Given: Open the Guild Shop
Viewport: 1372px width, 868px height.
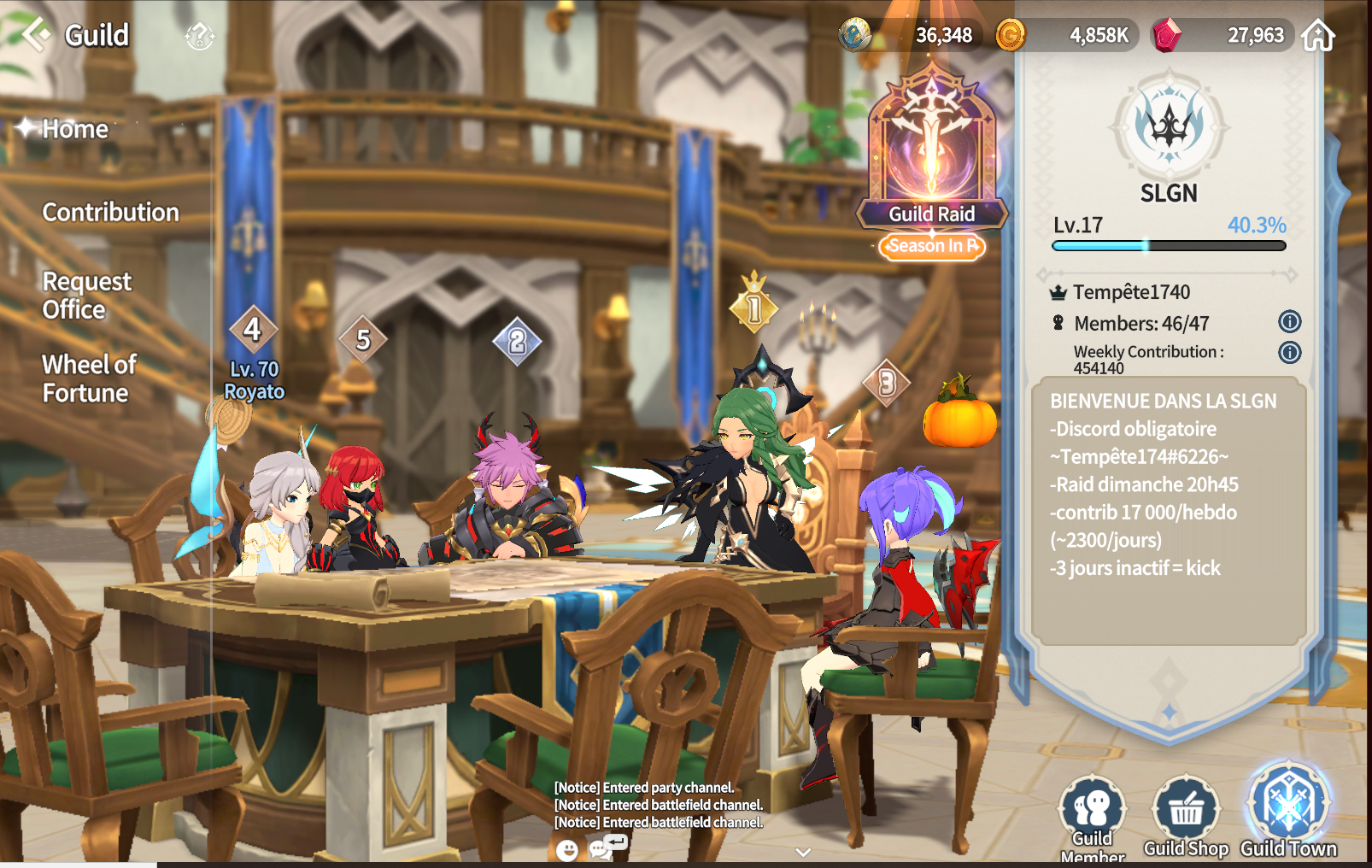Looking at the screenshot, I should (x=1186, y=814).
